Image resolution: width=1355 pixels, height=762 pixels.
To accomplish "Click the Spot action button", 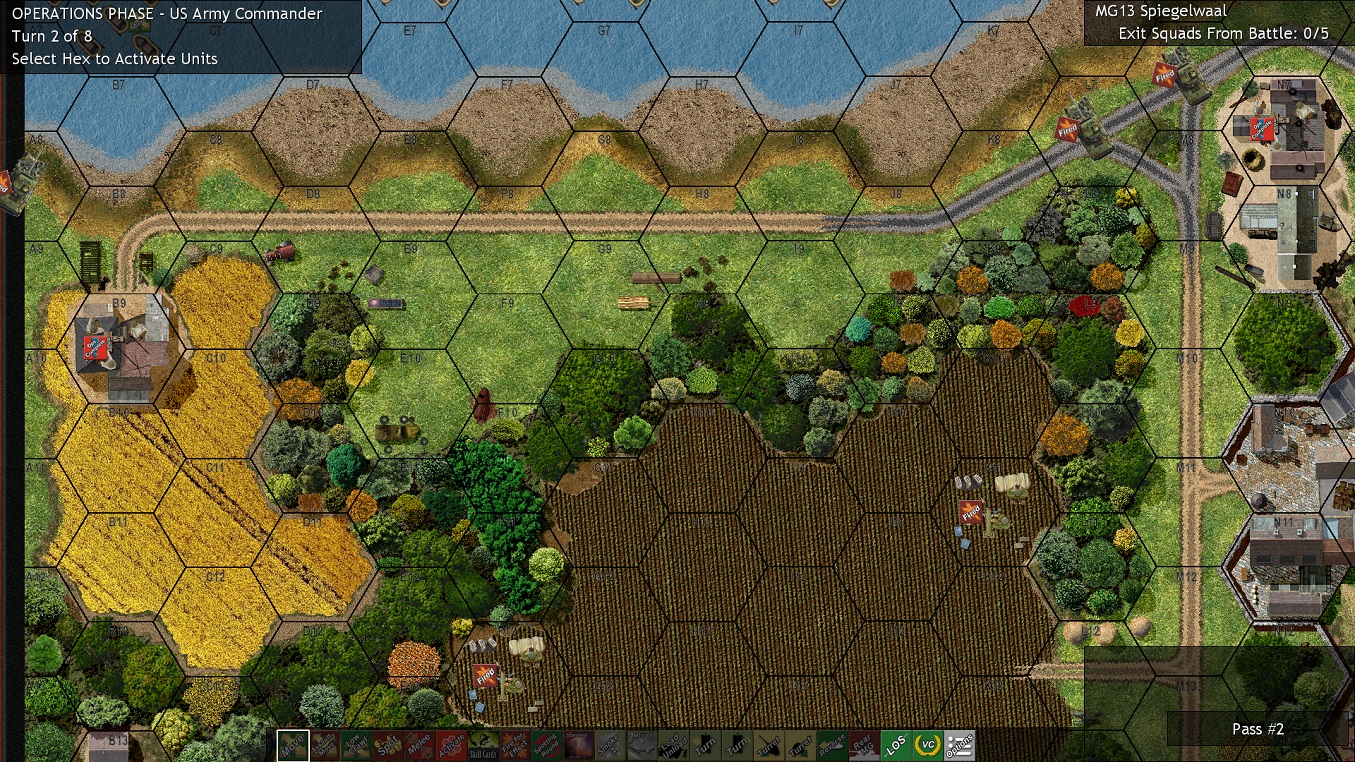I will [388, 746].
